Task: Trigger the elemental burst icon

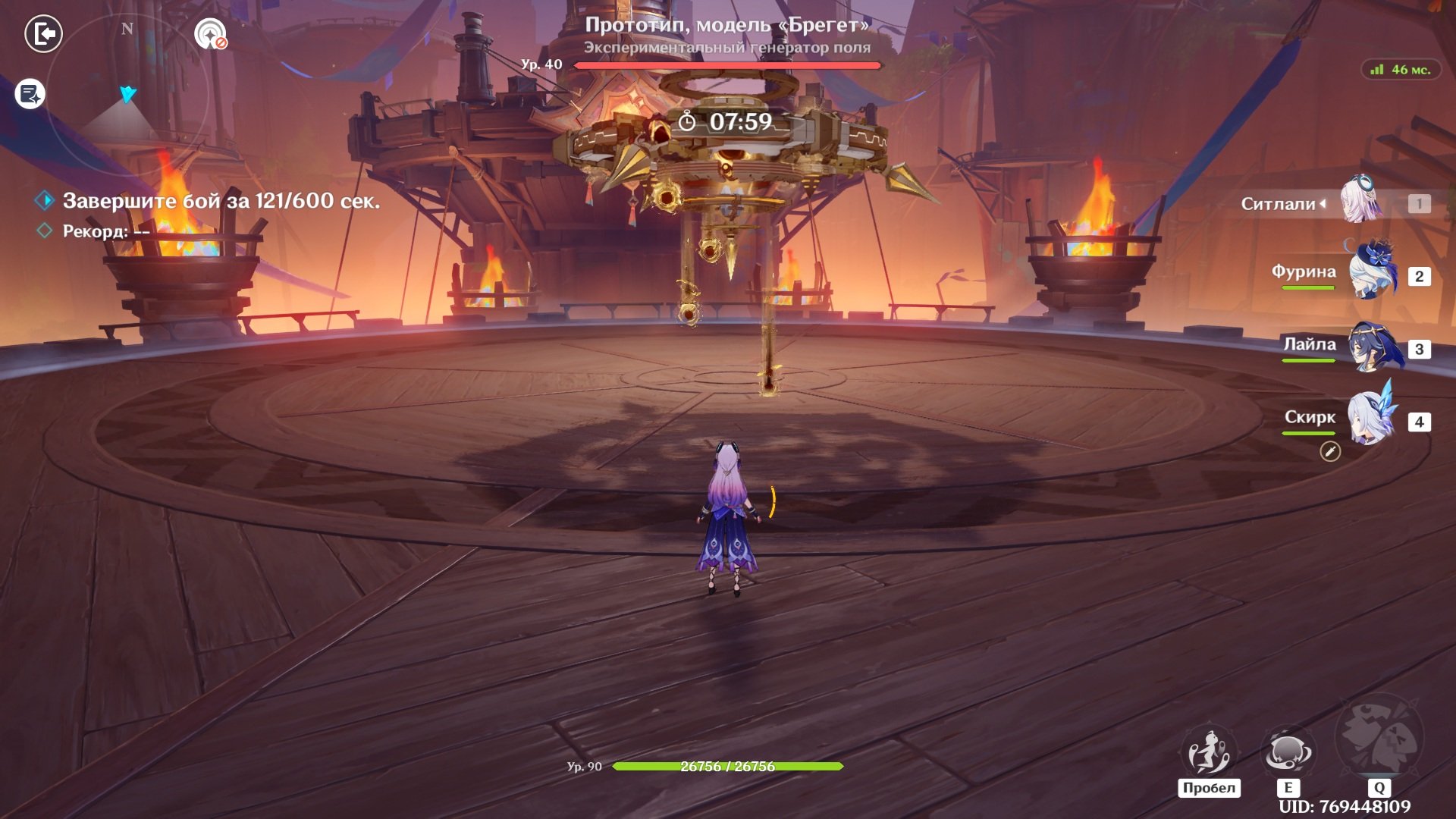Action: pos(1379,737)
